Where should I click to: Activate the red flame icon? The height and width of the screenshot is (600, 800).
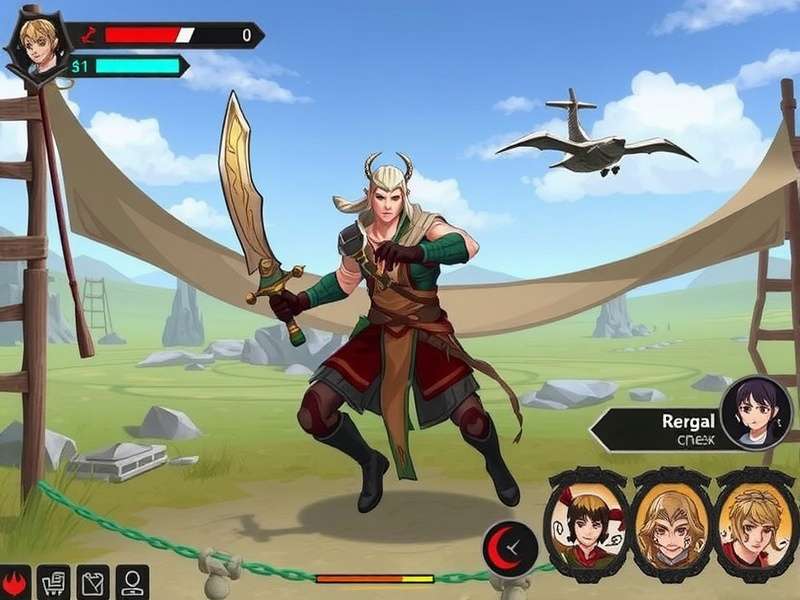pyautogui.click(x=14, y=582)
